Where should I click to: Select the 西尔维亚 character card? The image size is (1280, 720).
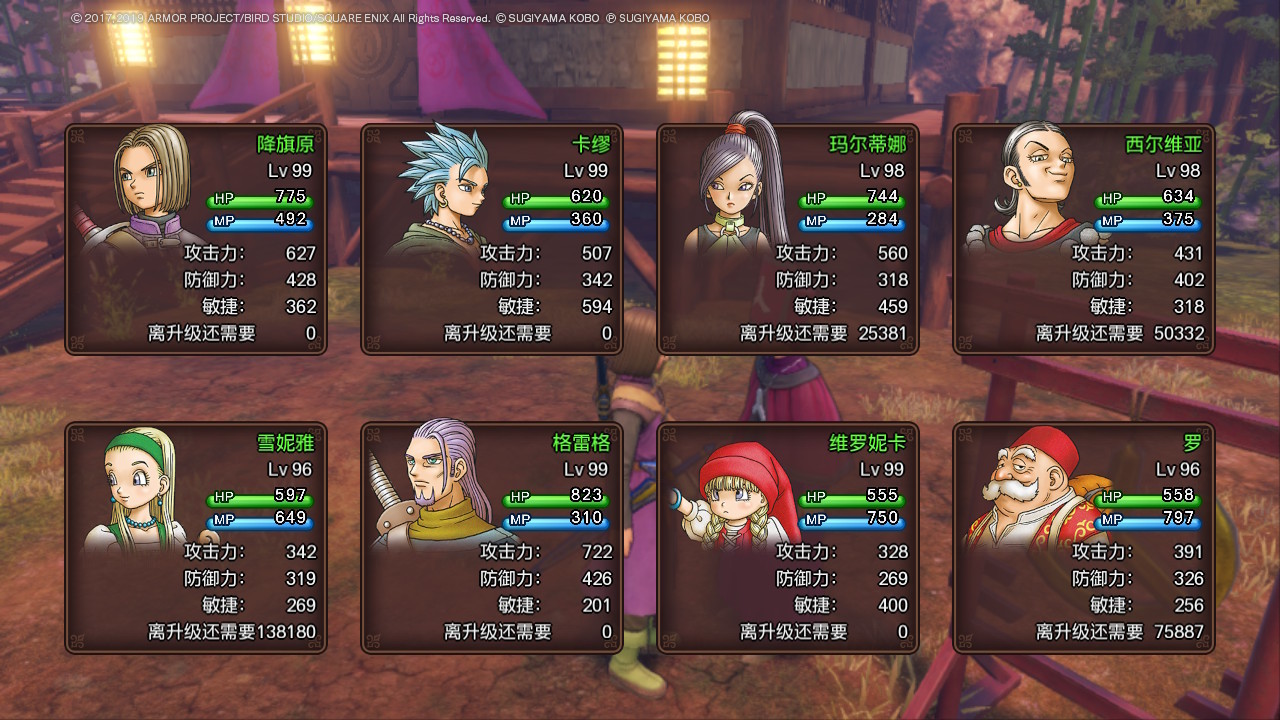[1084, 239]
